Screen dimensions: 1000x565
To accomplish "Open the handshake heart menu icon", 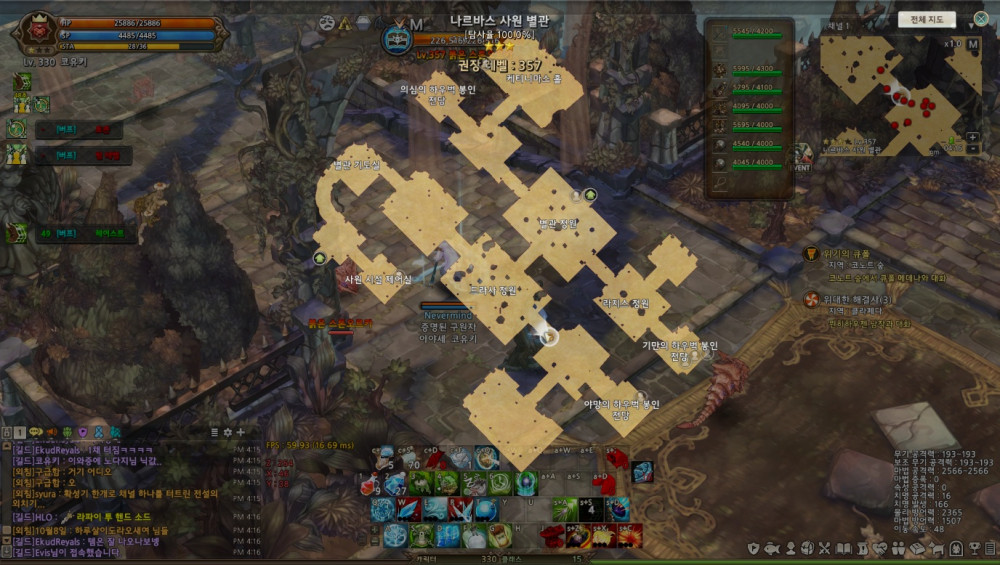I will click(880, 549).
